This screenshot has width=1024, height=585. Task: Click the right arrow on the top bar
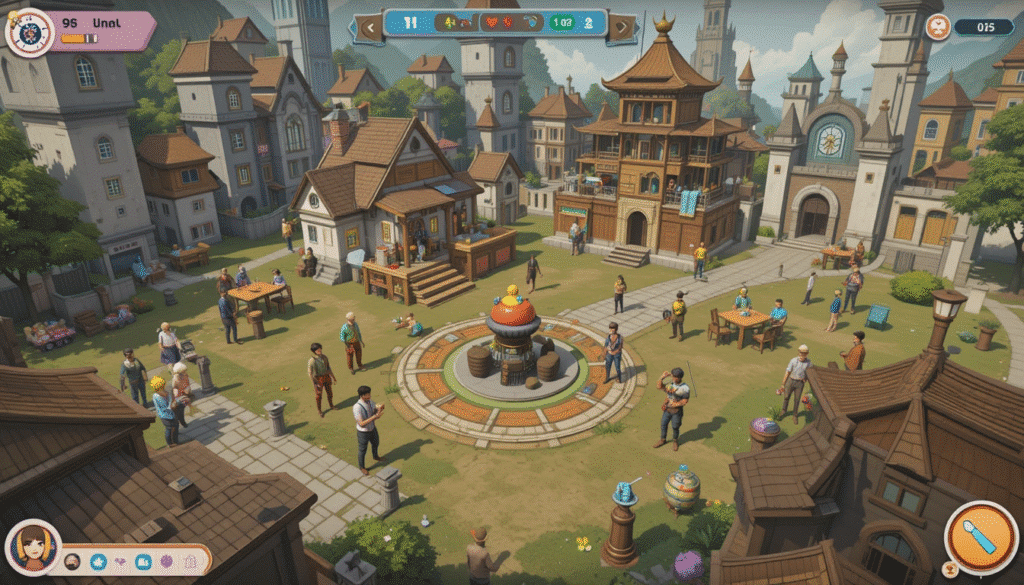coord(622,26)
